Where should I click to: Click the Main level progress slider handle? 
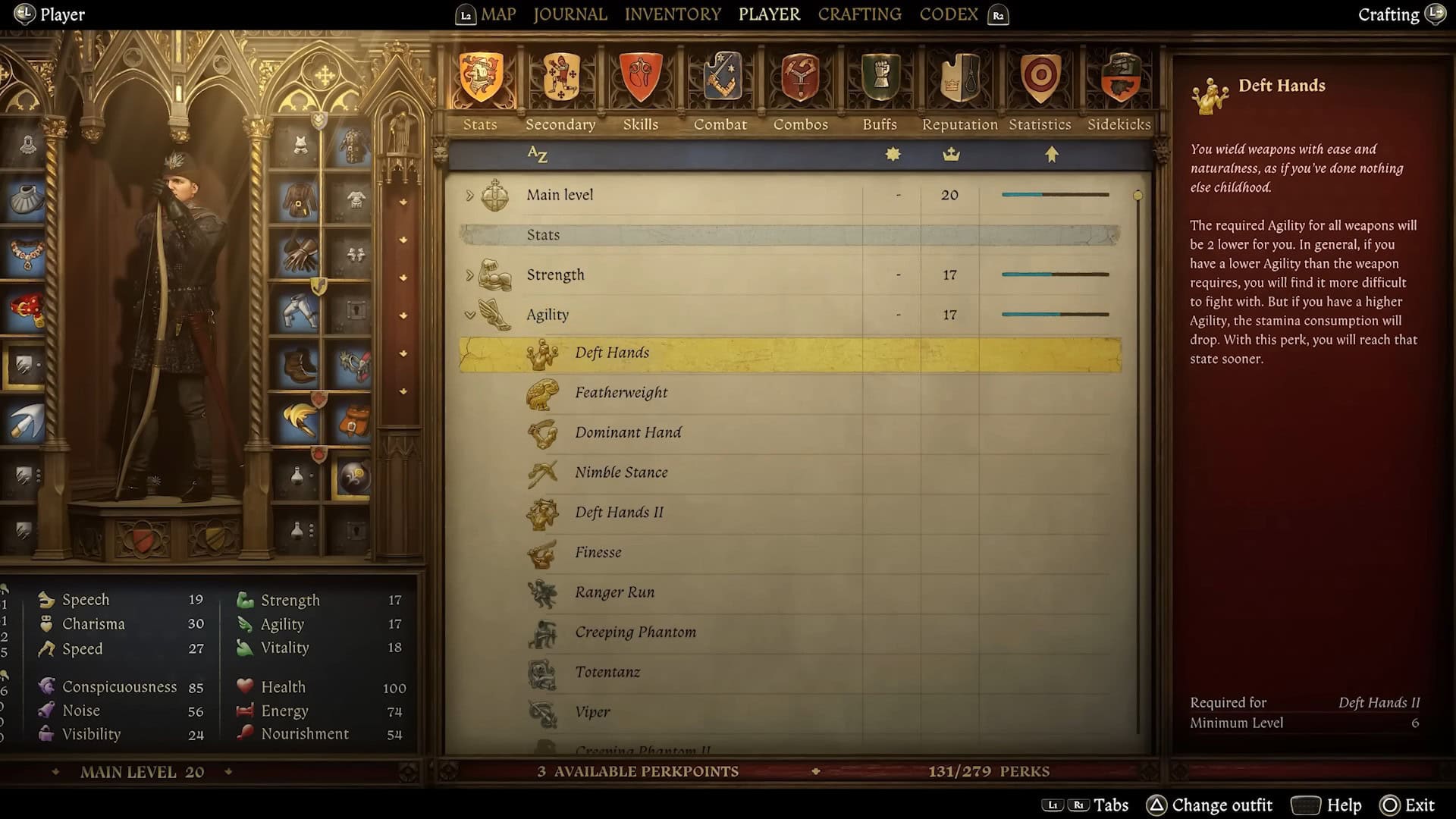pos(1137,194)
